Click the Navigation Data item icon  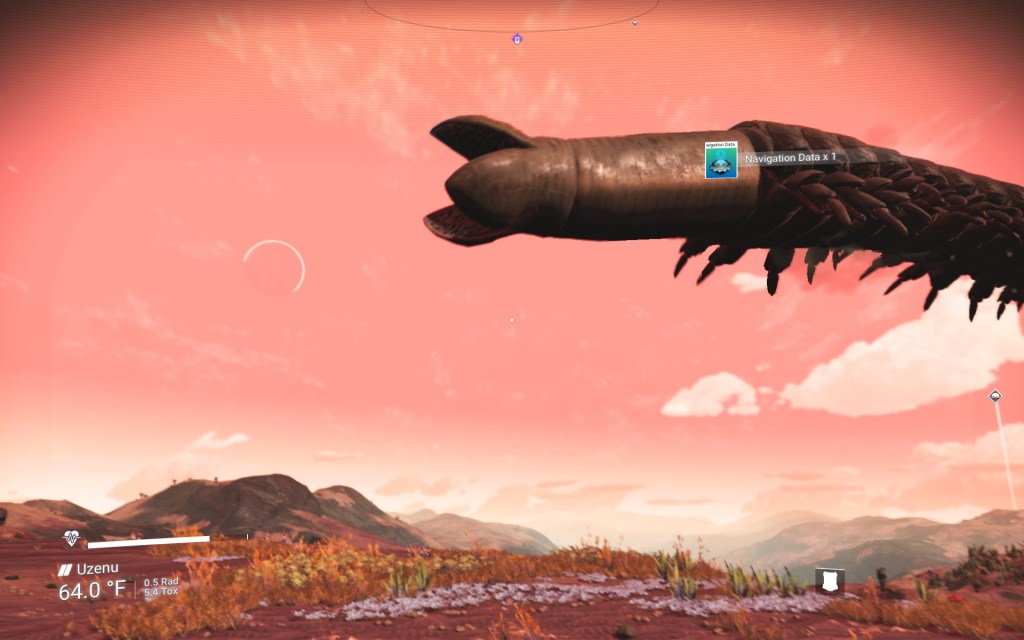pyautogui.click(x=720, y=161)
